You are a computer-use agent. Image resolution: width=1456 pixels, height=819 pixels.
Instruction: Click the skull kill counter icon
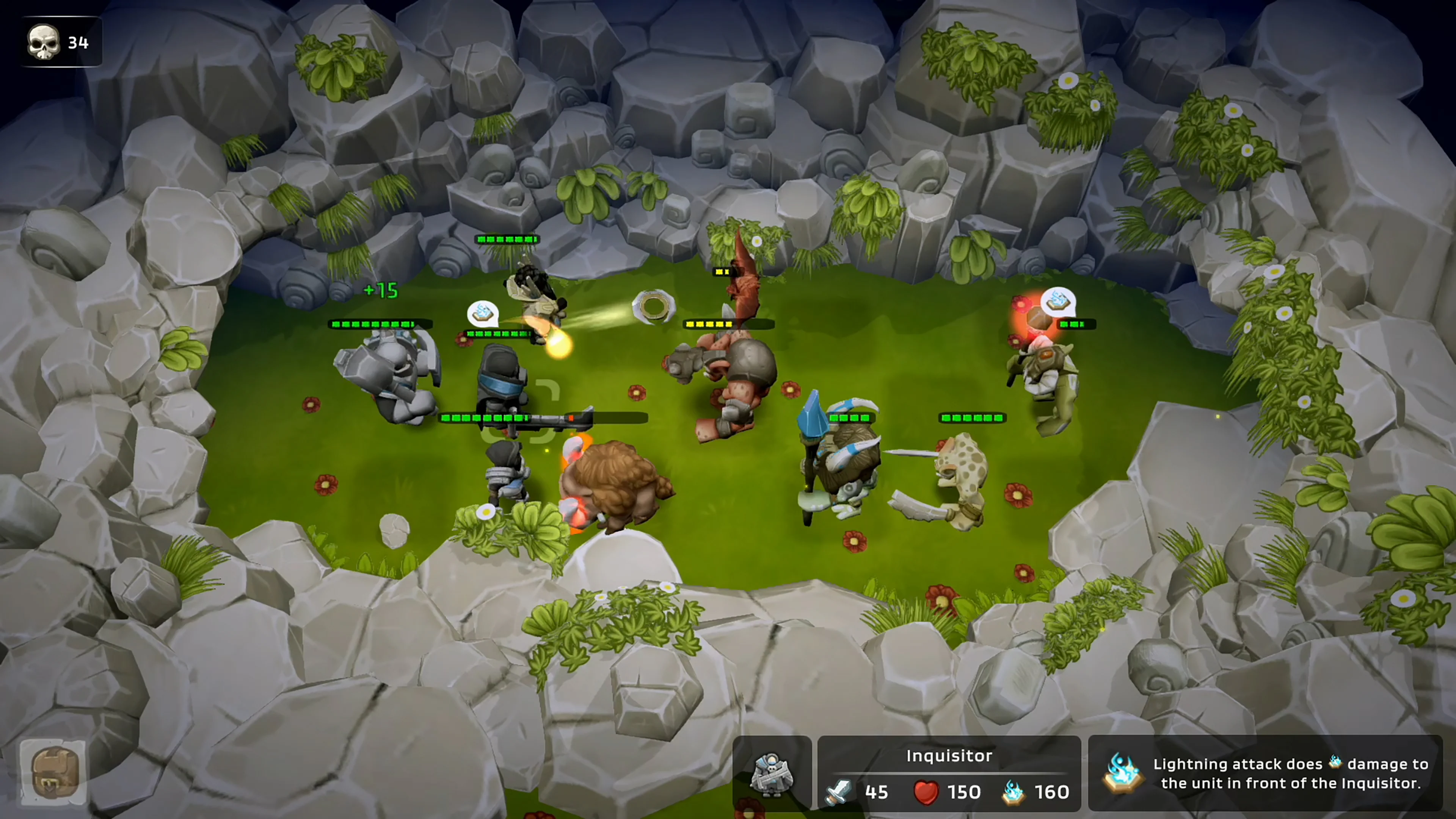coord(44,41)
